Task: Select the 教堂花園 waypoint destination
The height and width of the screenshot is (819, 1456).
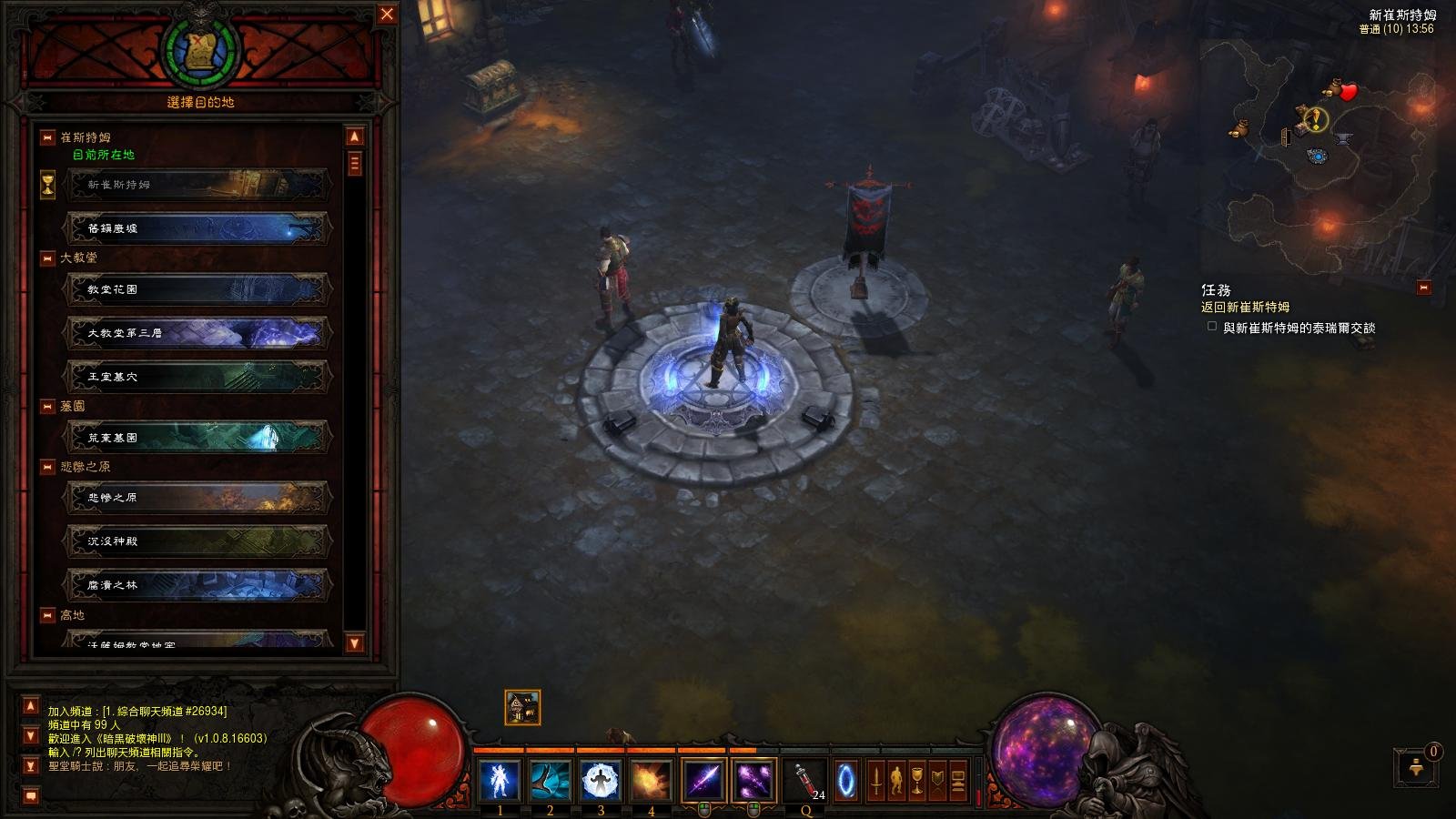Action: point(197,289)
